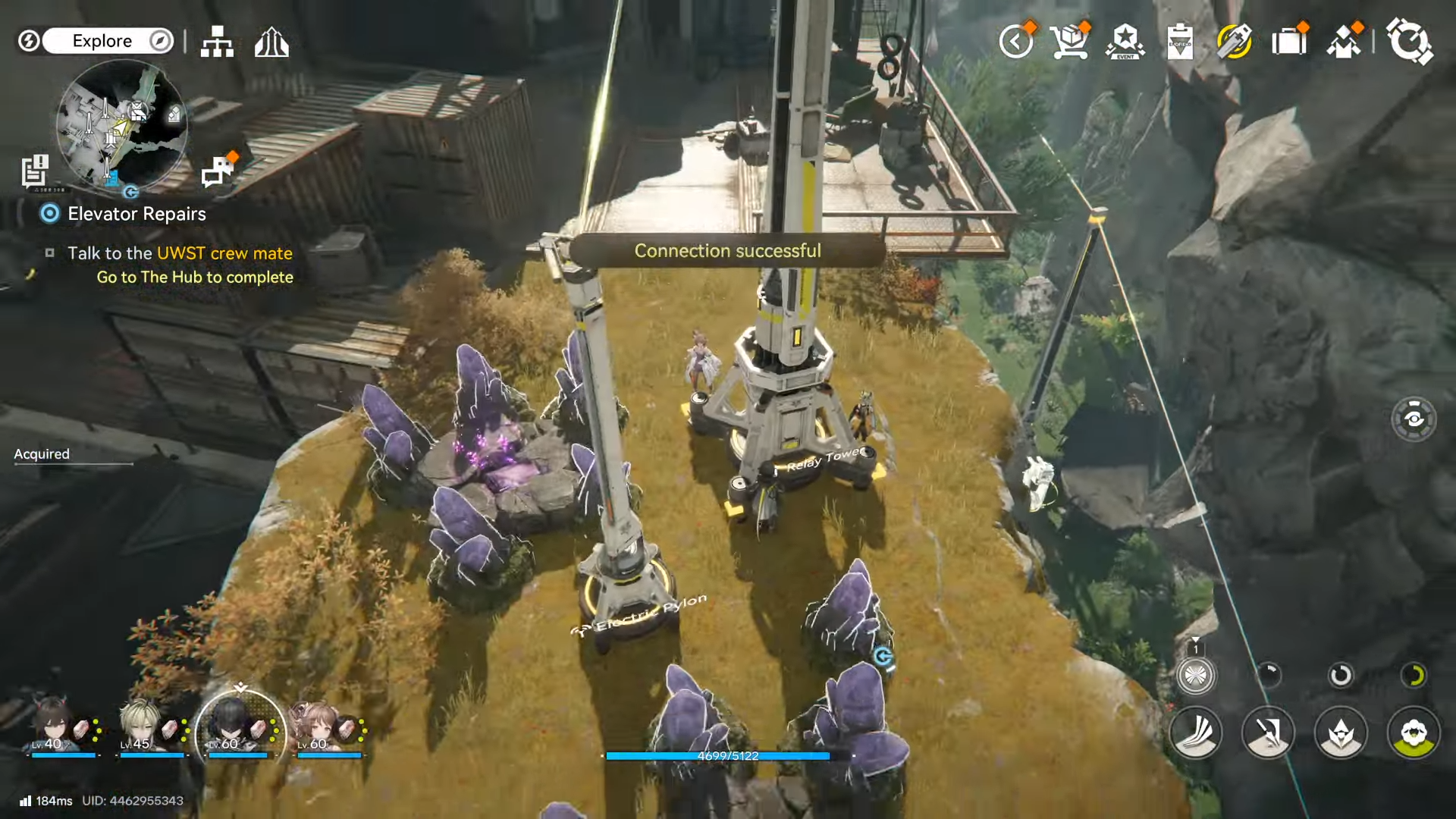This screenshot has height=819, width=1456.
Task: Click 'Talk to the UWST crew mate' objective
Action: [x=180, y=253]
